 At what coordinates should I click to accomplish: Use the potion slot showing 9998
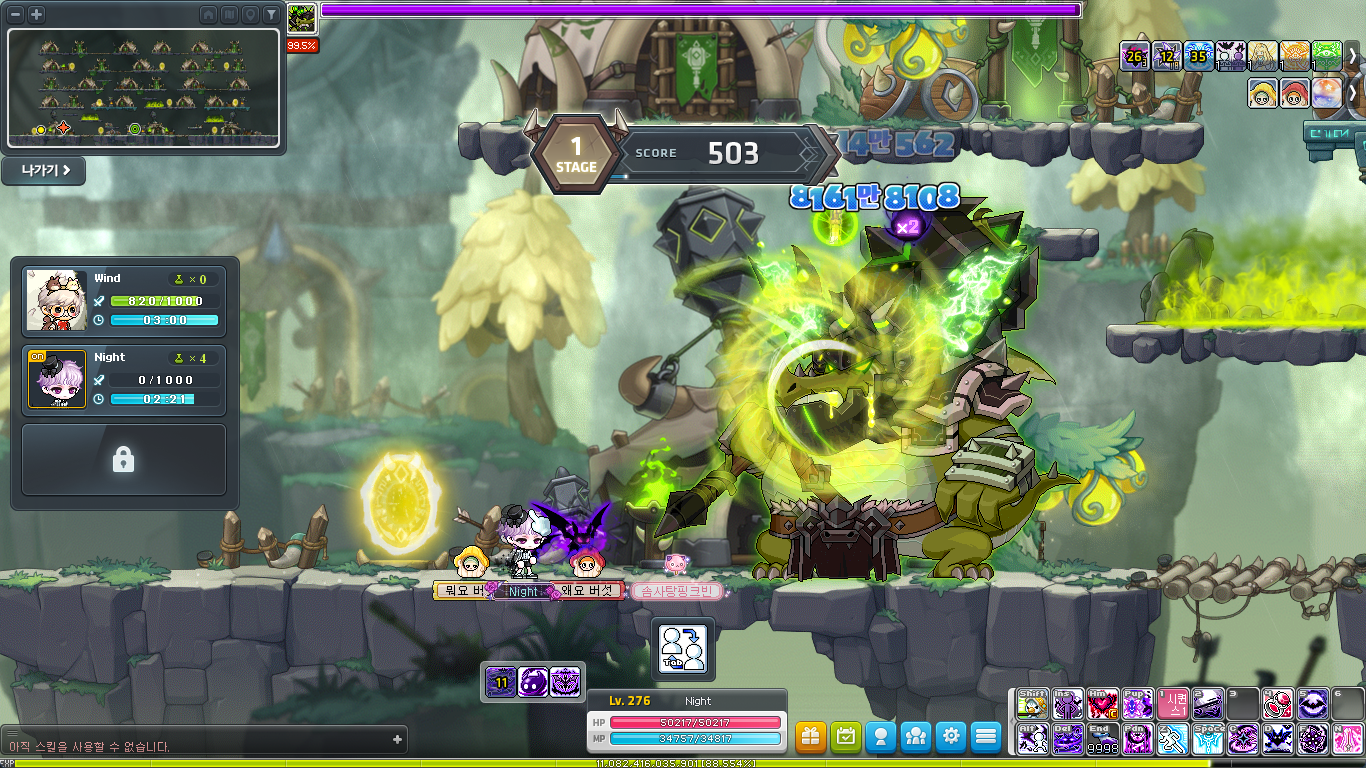click(x=1103, y=739)
